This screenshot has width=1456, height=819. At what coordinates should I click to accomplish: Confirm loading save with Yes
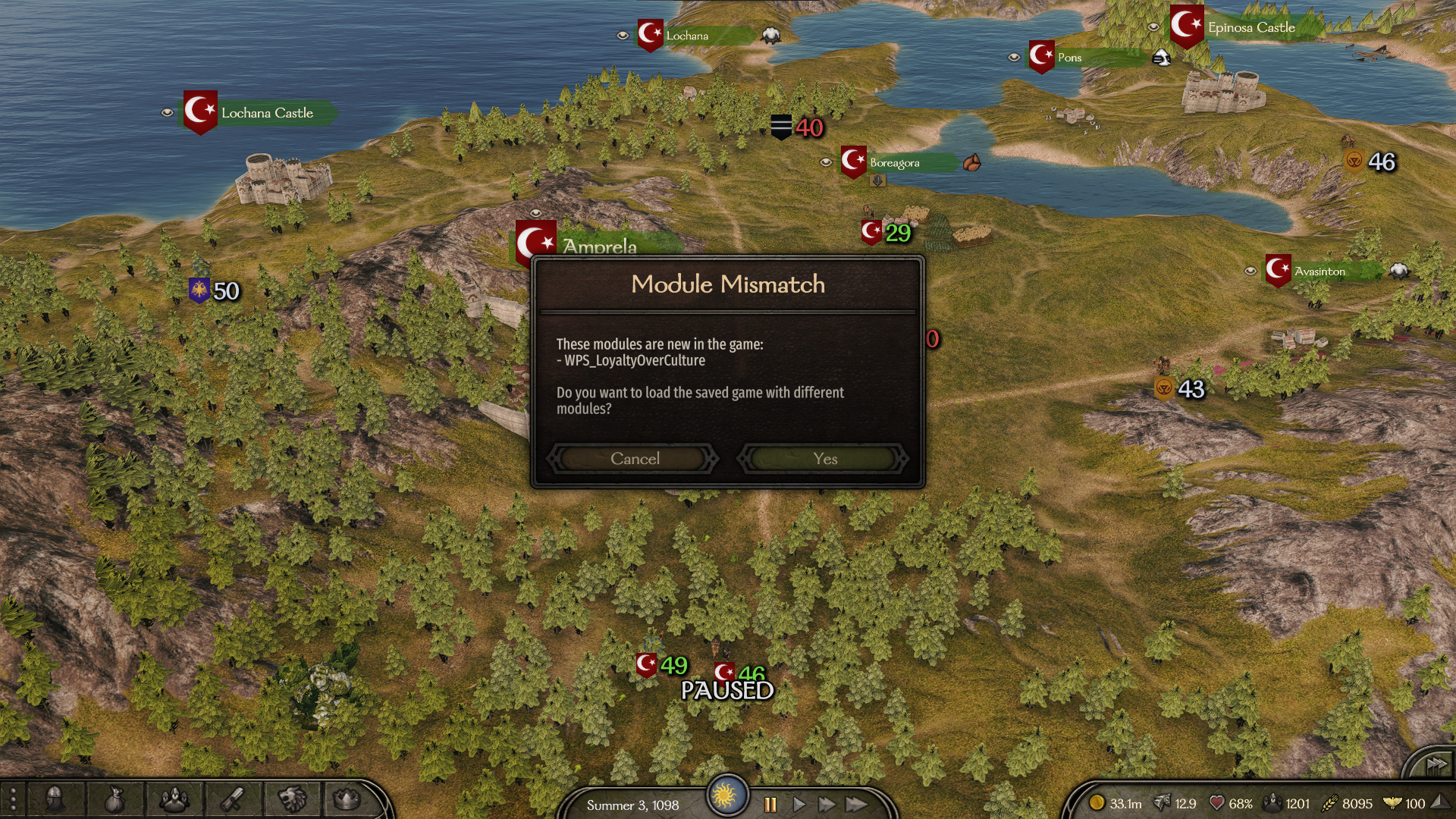pos(824,459)
